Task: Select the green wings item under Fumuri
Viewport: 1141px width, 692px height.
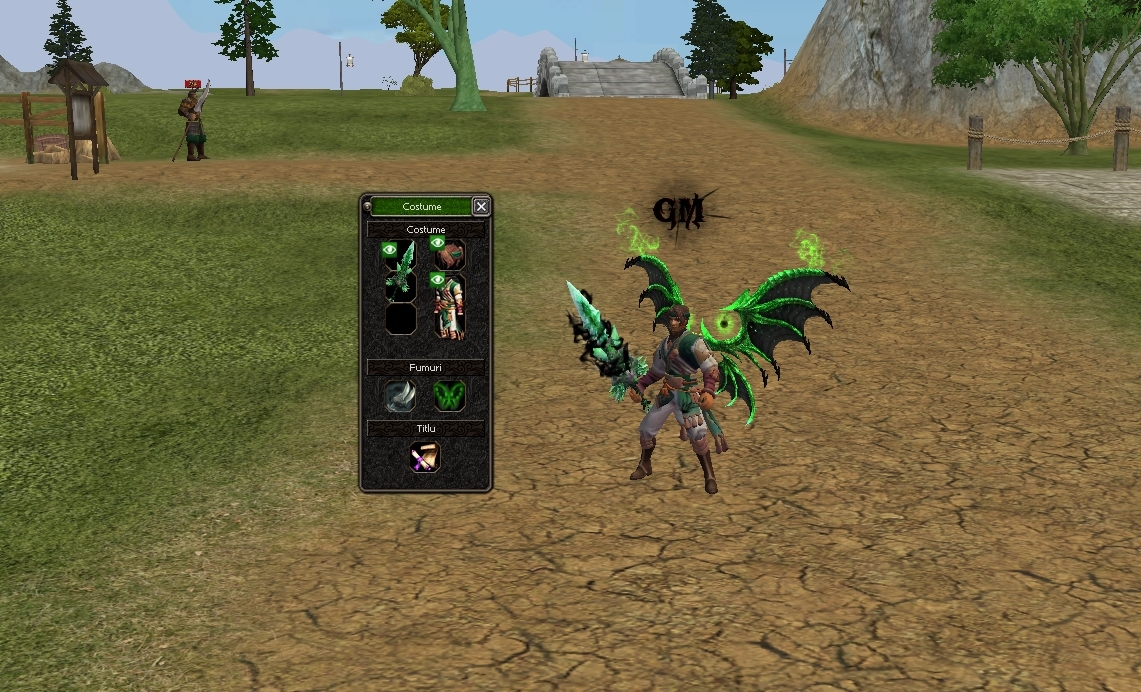Action: tap(449, 396)
